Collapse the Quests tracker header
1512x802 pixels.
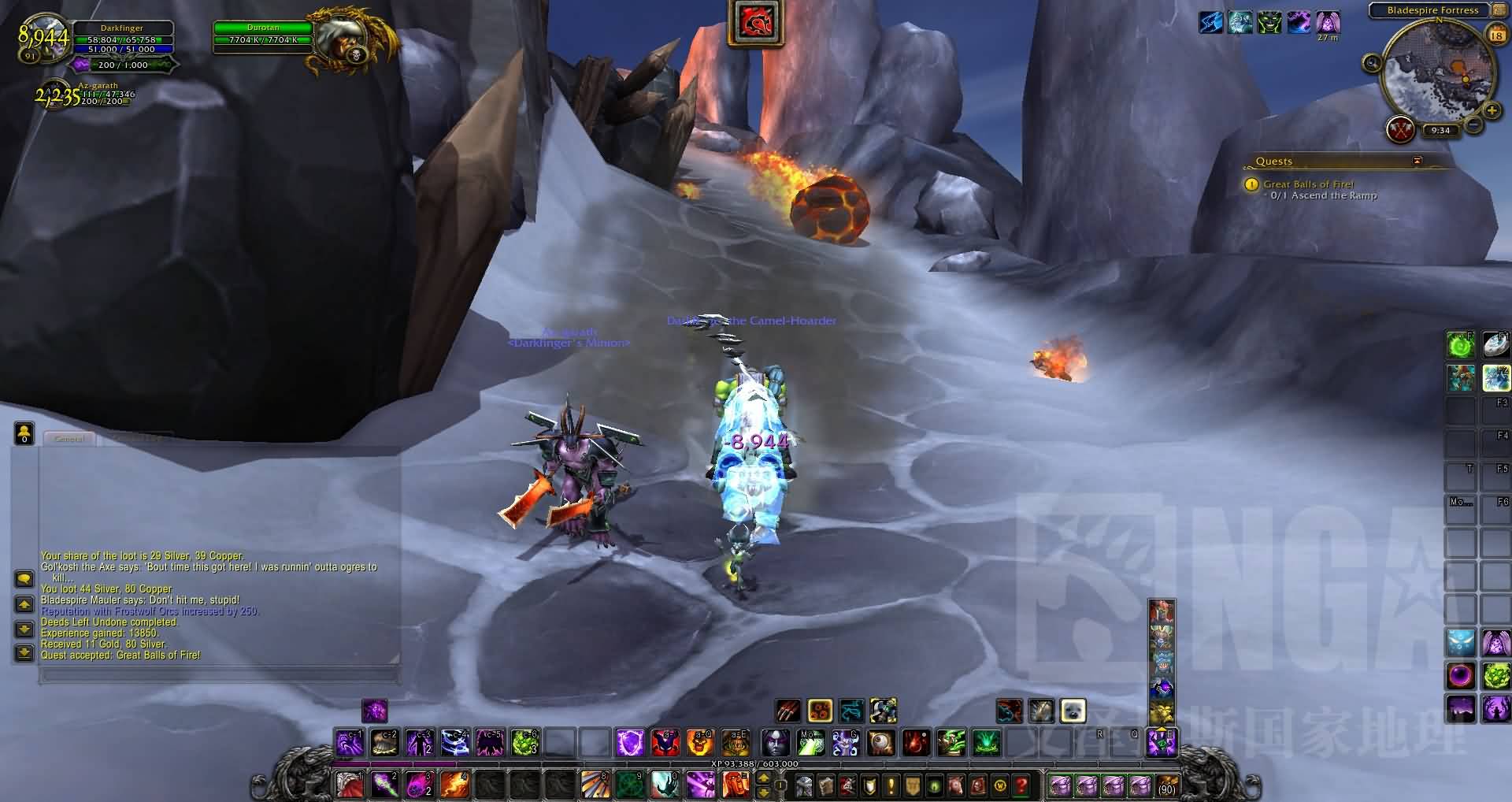(1417, 161)
